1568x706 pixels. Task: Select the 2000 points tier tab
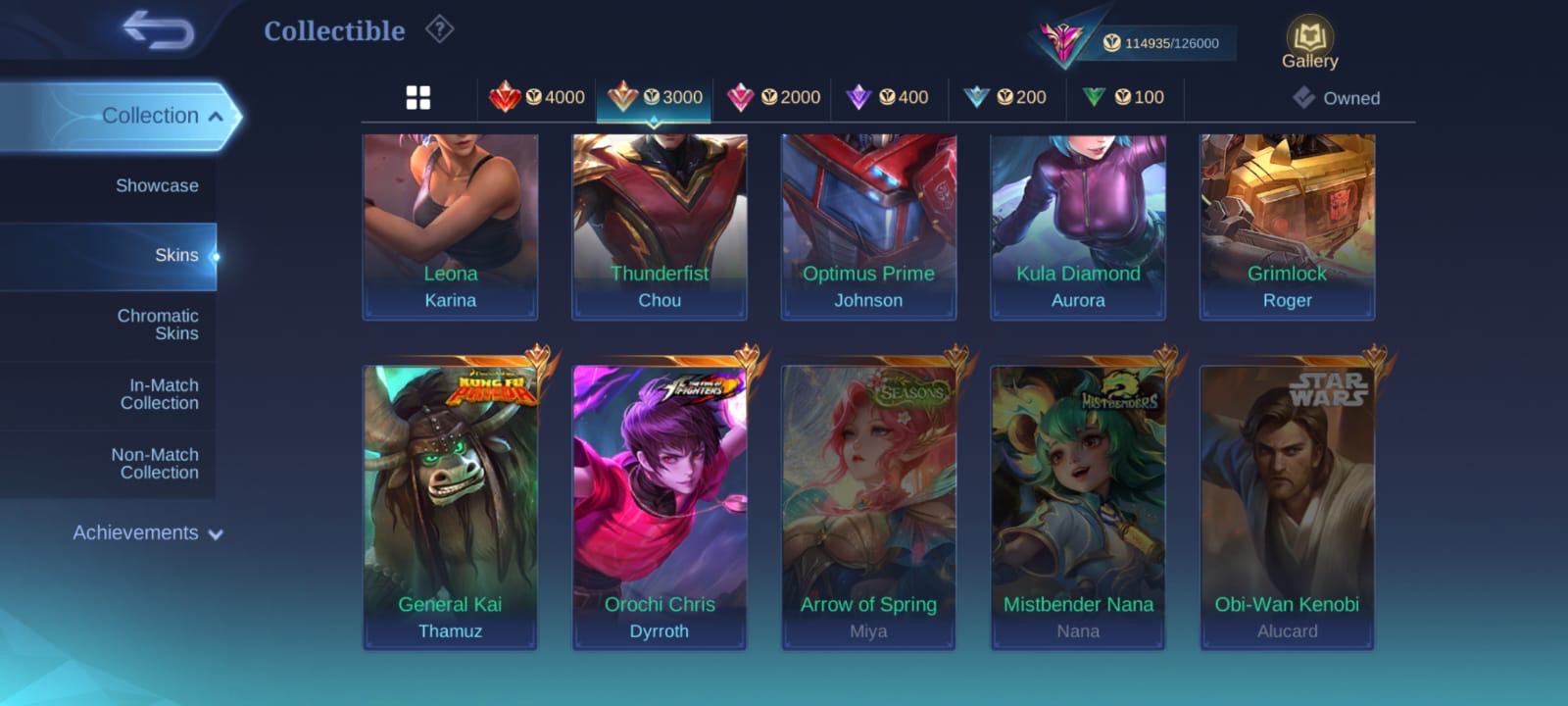pos(773,97)
